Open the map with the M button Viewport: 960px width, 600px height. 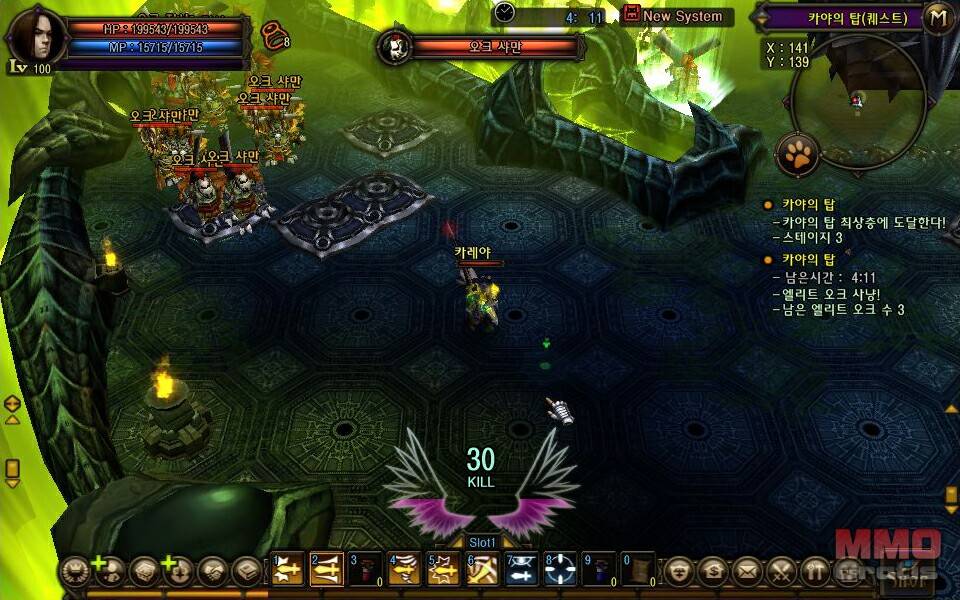coord(938,17)
